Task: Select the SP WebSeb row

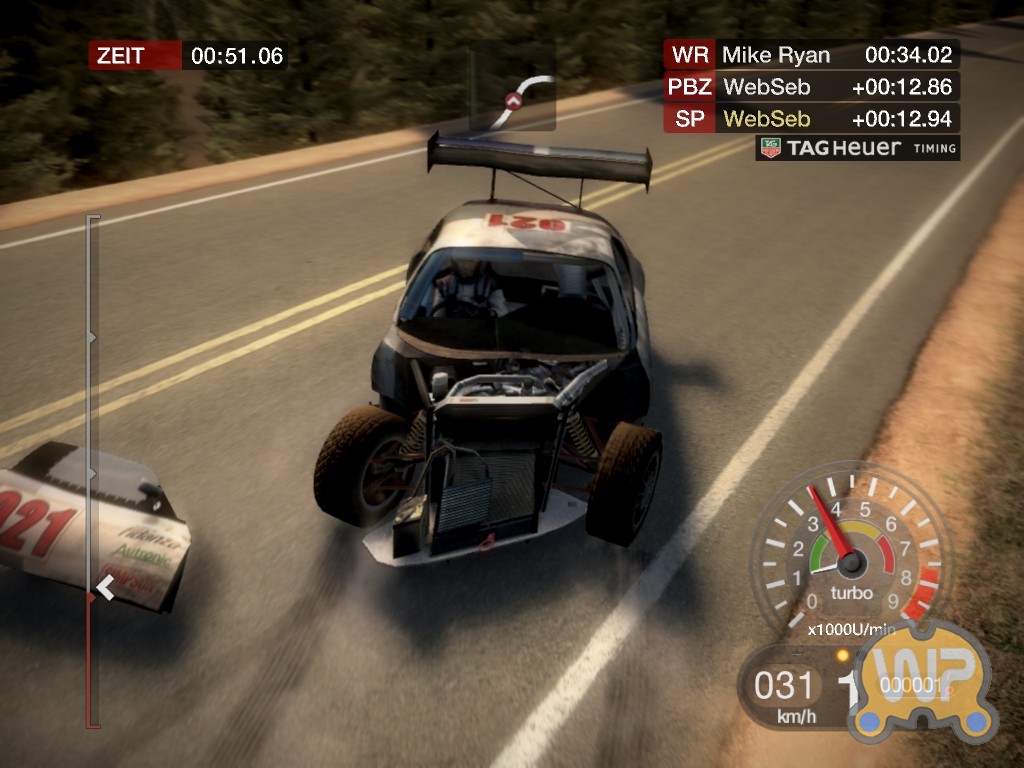Action: point(811,119)
